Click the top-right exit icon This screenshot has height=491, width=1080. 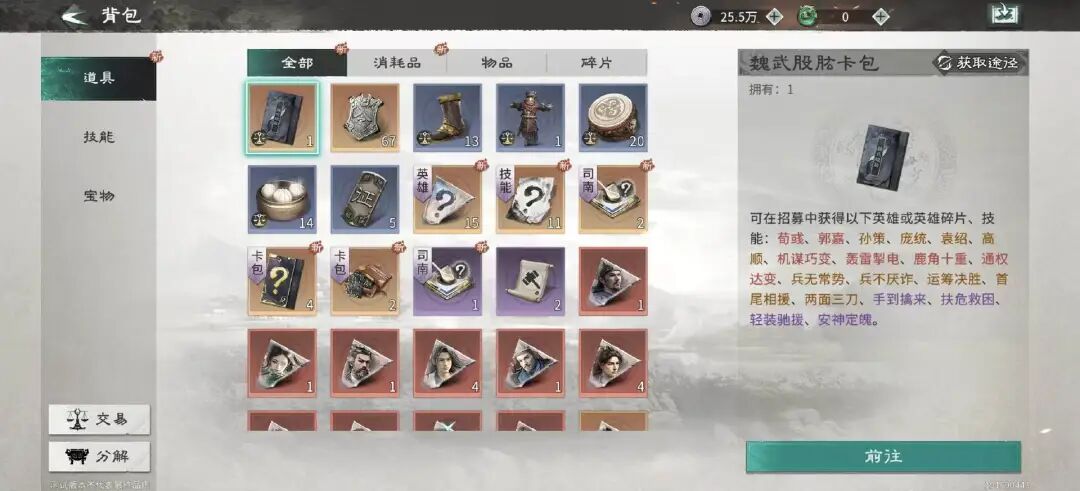point(1003,15)
